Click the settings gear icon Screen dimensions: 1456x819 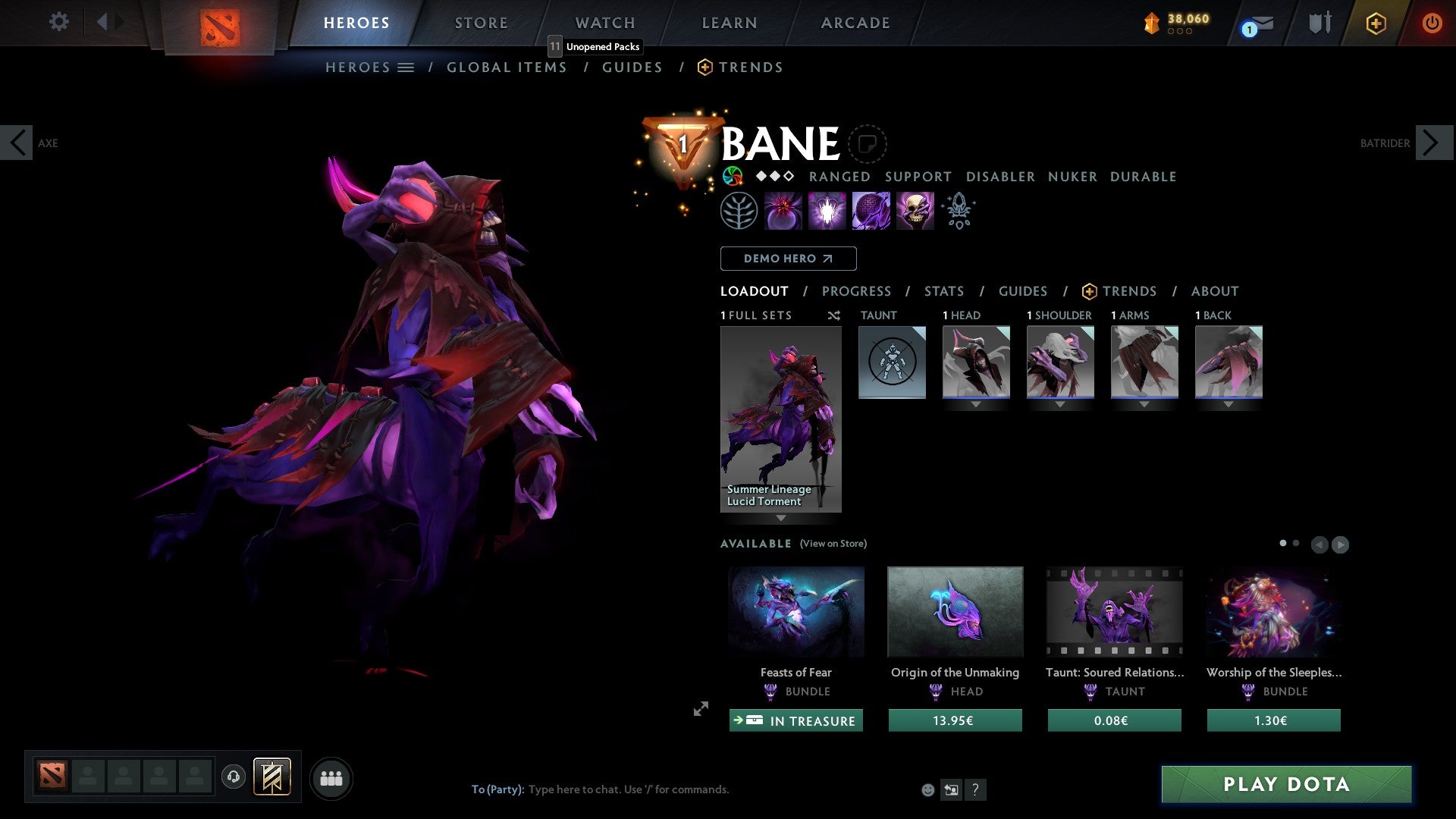pyautogui.click(x=58, y=22)
